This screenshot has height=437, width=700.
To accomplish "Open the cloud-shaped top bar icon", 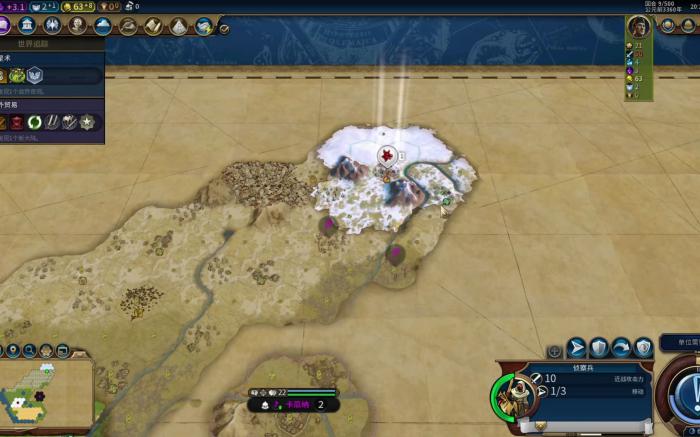I will coord(102,26).
